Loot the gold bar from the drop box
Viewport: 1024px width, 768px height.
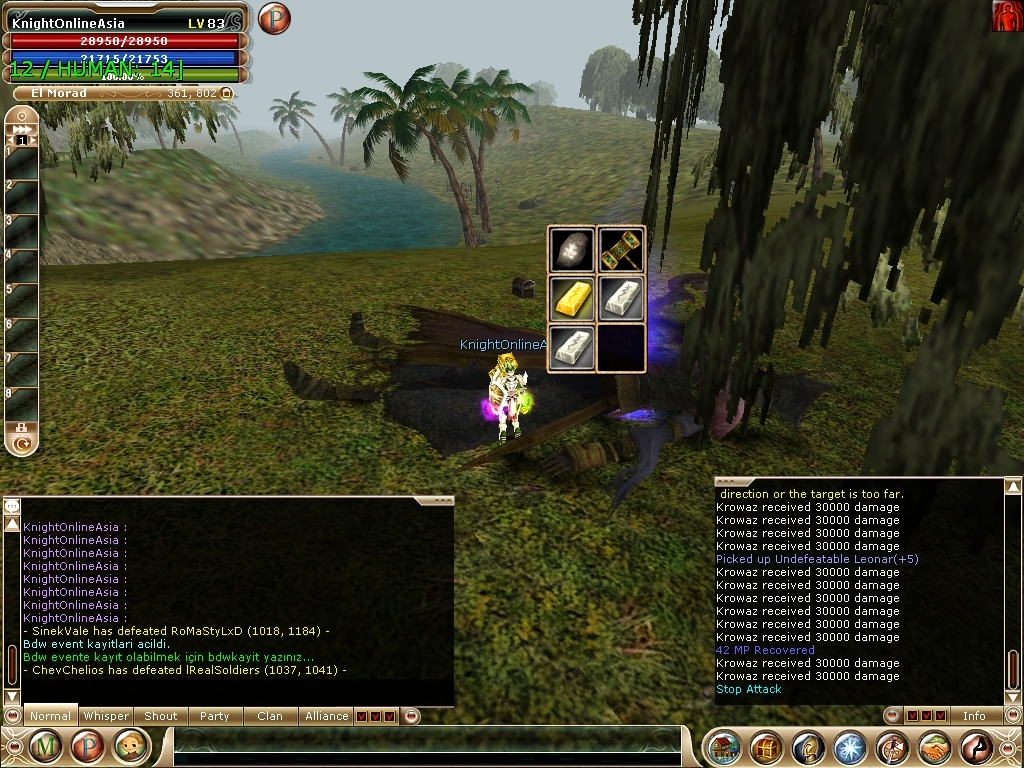572,298
